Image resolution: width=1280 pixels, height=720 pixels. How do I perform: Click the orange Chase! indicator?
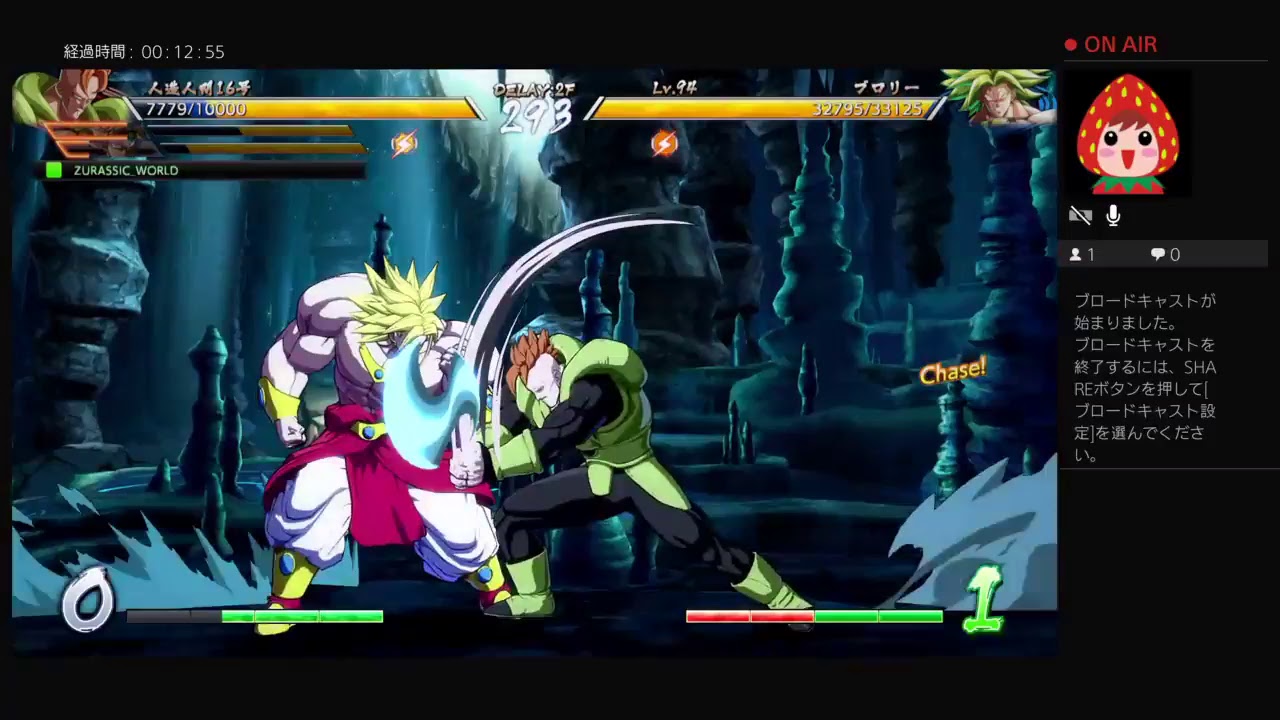tap(952, 369)
